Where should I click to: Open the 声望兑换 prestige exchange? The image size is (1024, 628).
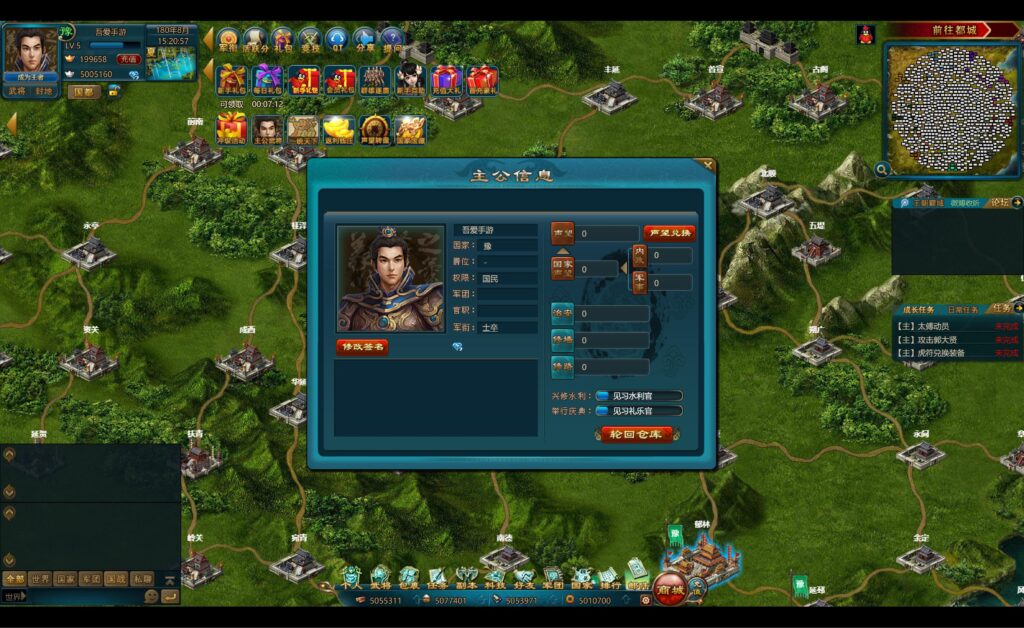click(669, 233)
